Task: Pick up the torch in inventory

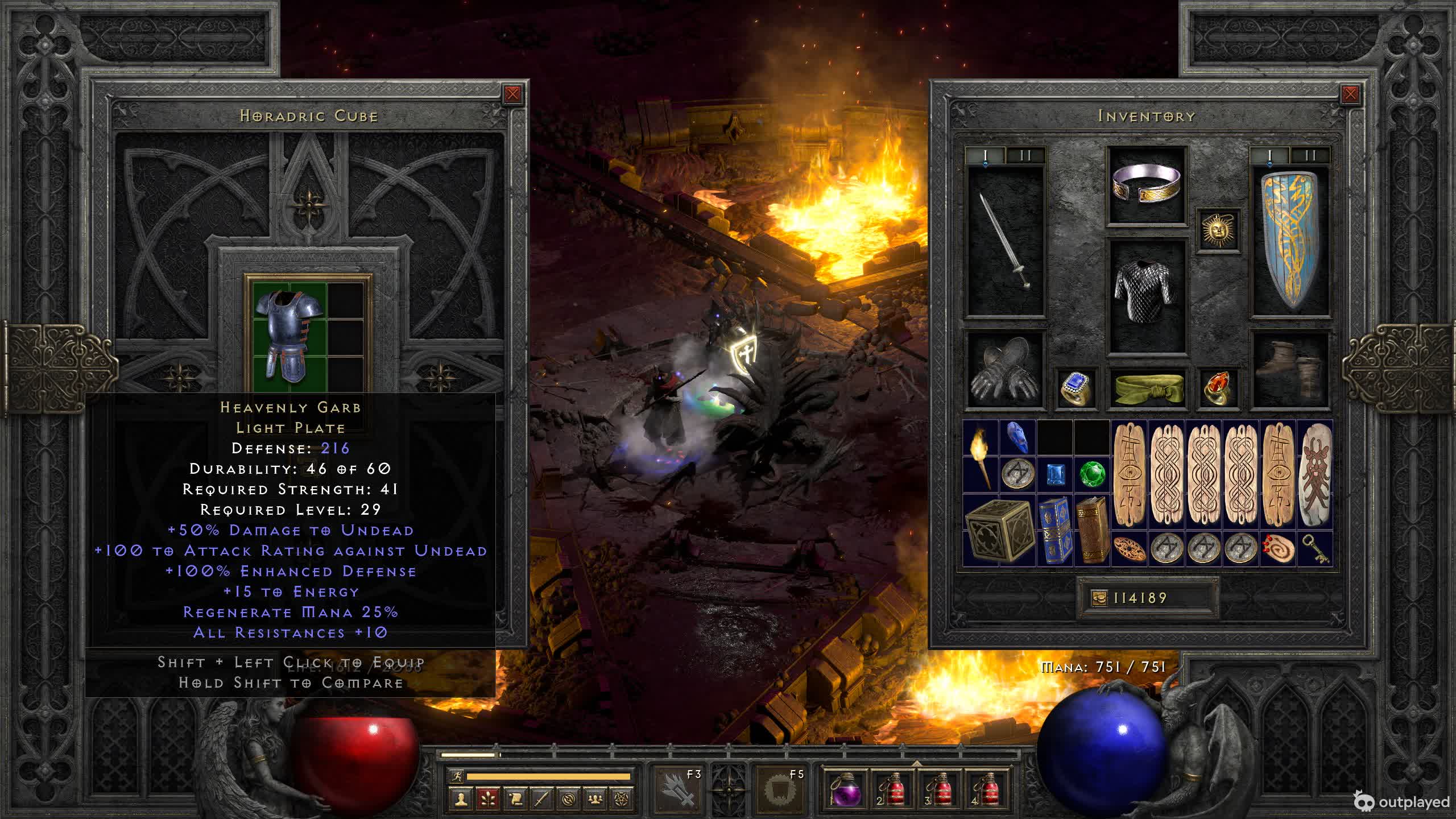Action: point(981,455)
